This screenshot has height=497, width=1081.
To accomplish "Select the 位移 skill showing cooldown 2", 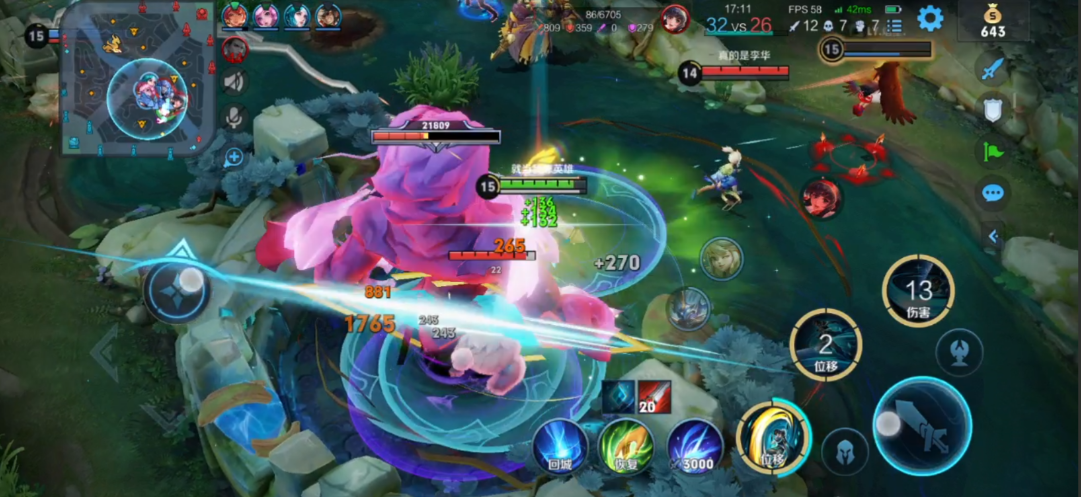I will (825, 345).
